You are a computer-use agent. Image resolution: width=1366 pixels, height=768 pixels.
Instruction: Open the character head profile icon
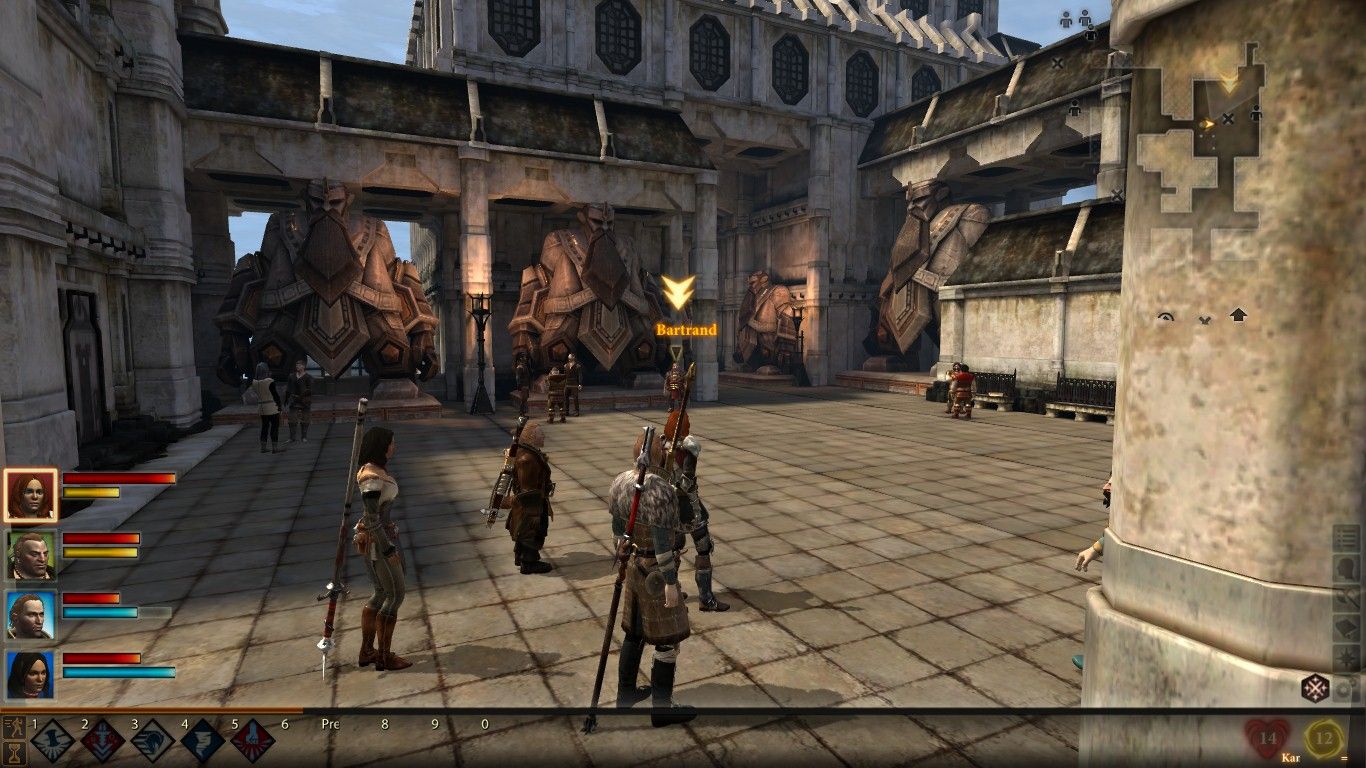point(1347,570)
